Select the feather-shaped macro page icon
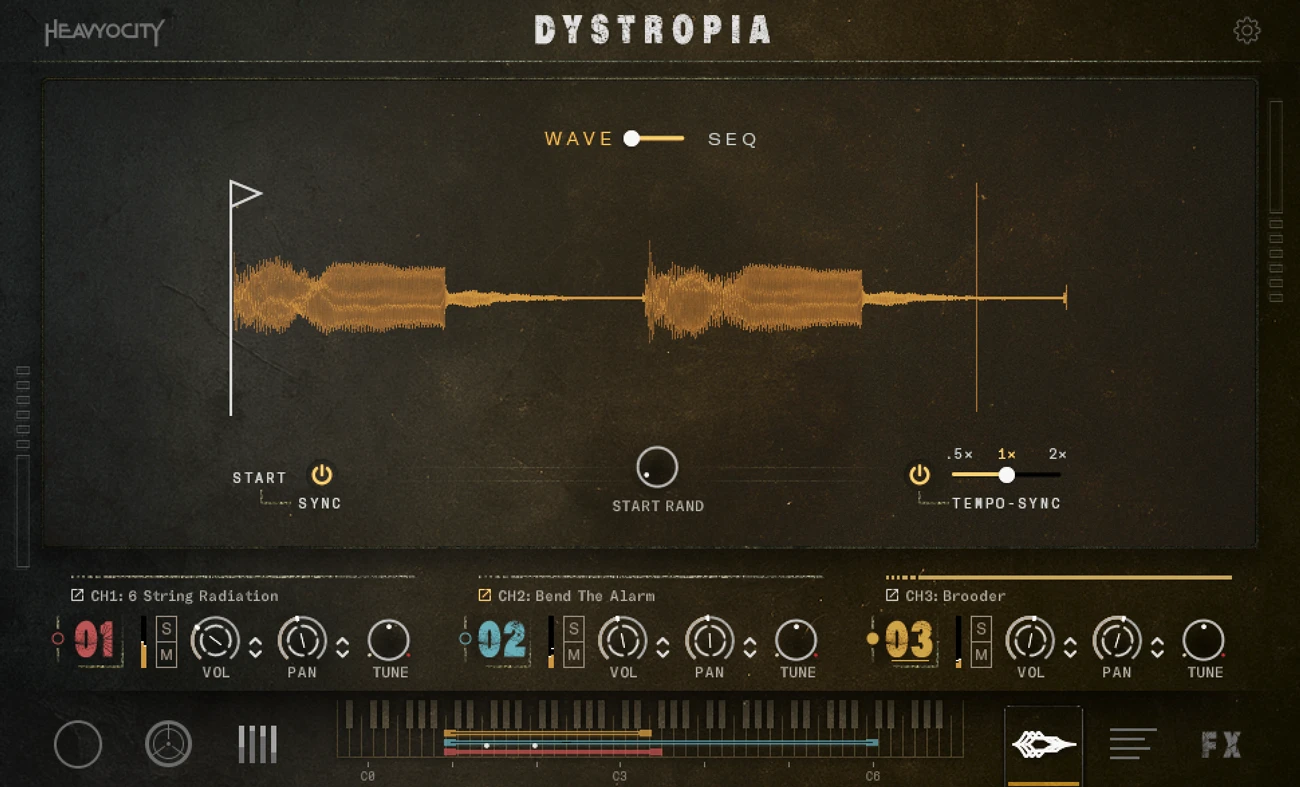Image resolution: width=1300 pixels, height=787 pixels. coord(1044,744)
